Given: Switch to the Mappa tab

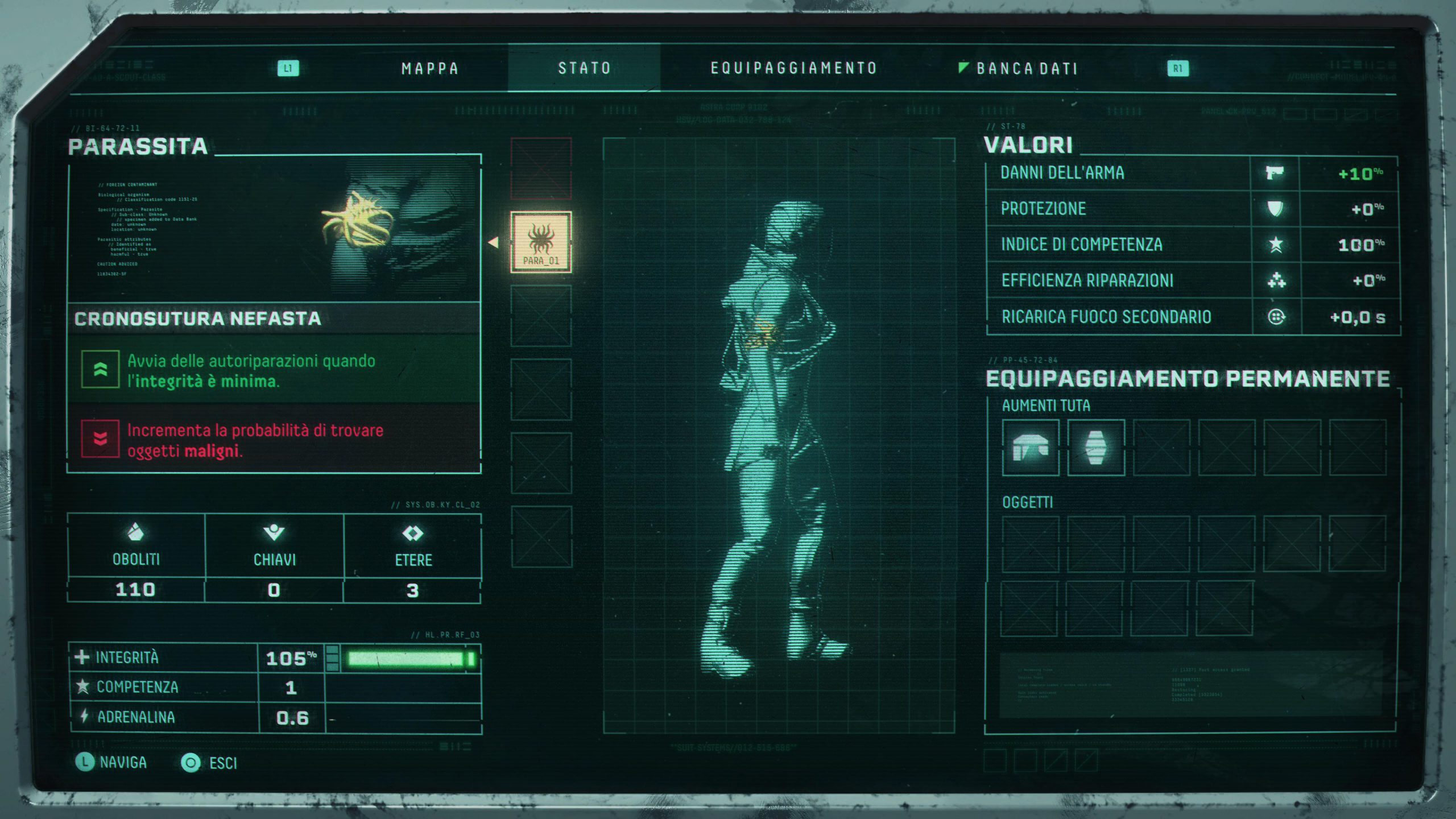Looking at the screenshot, I should pos(430,69).
